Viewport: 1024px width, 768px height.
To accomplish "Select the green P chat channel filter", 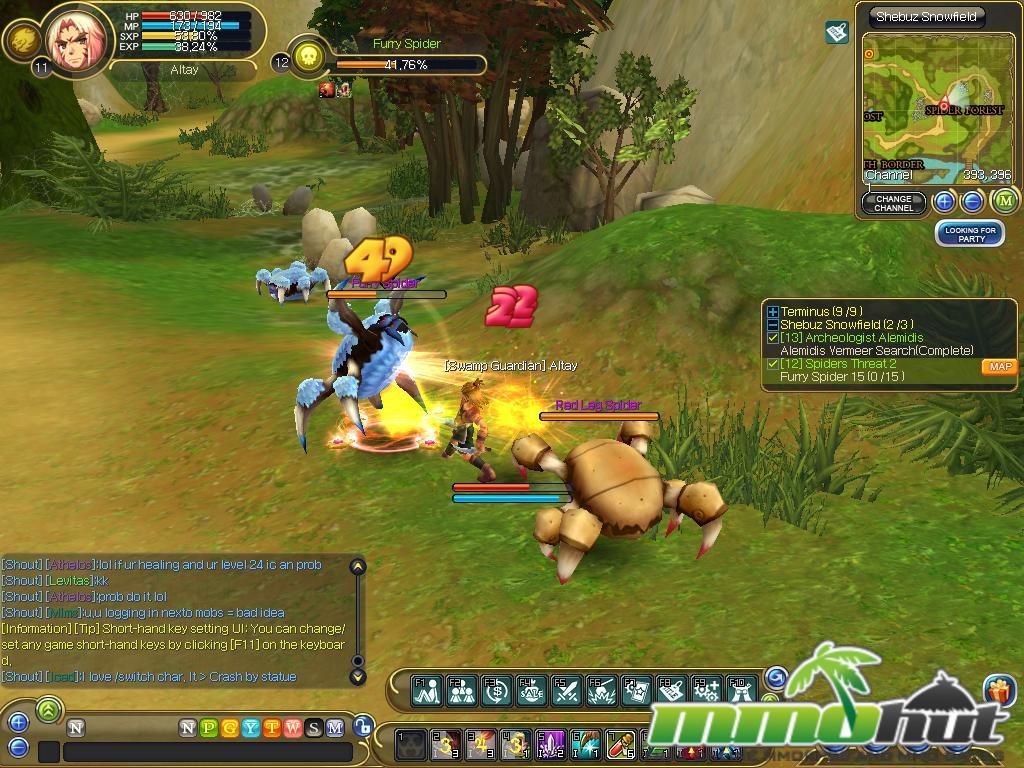I will click(x=207, y=728).
